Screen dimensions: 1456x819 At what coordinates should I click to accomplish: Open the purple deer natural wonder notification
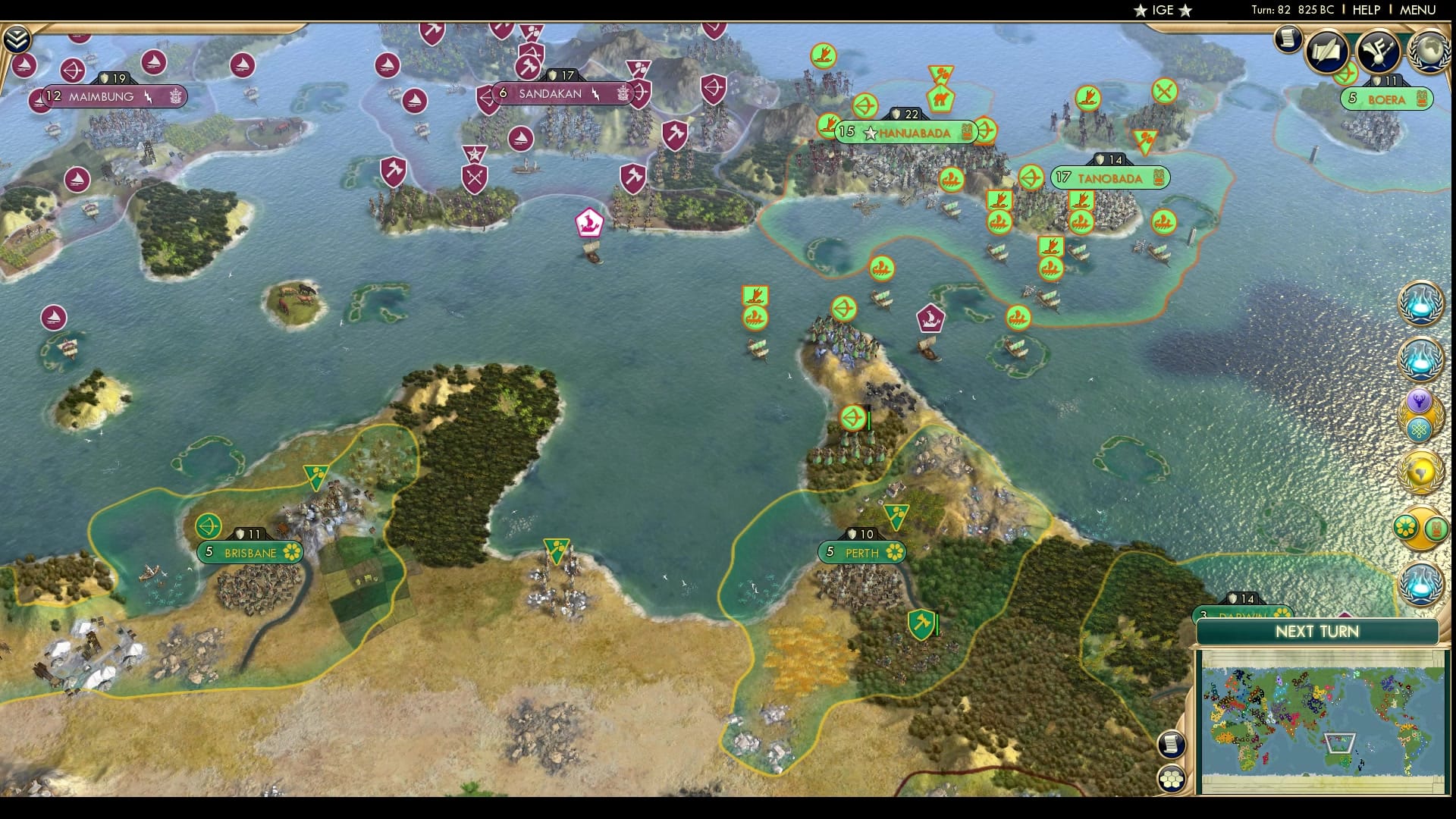1420,400
